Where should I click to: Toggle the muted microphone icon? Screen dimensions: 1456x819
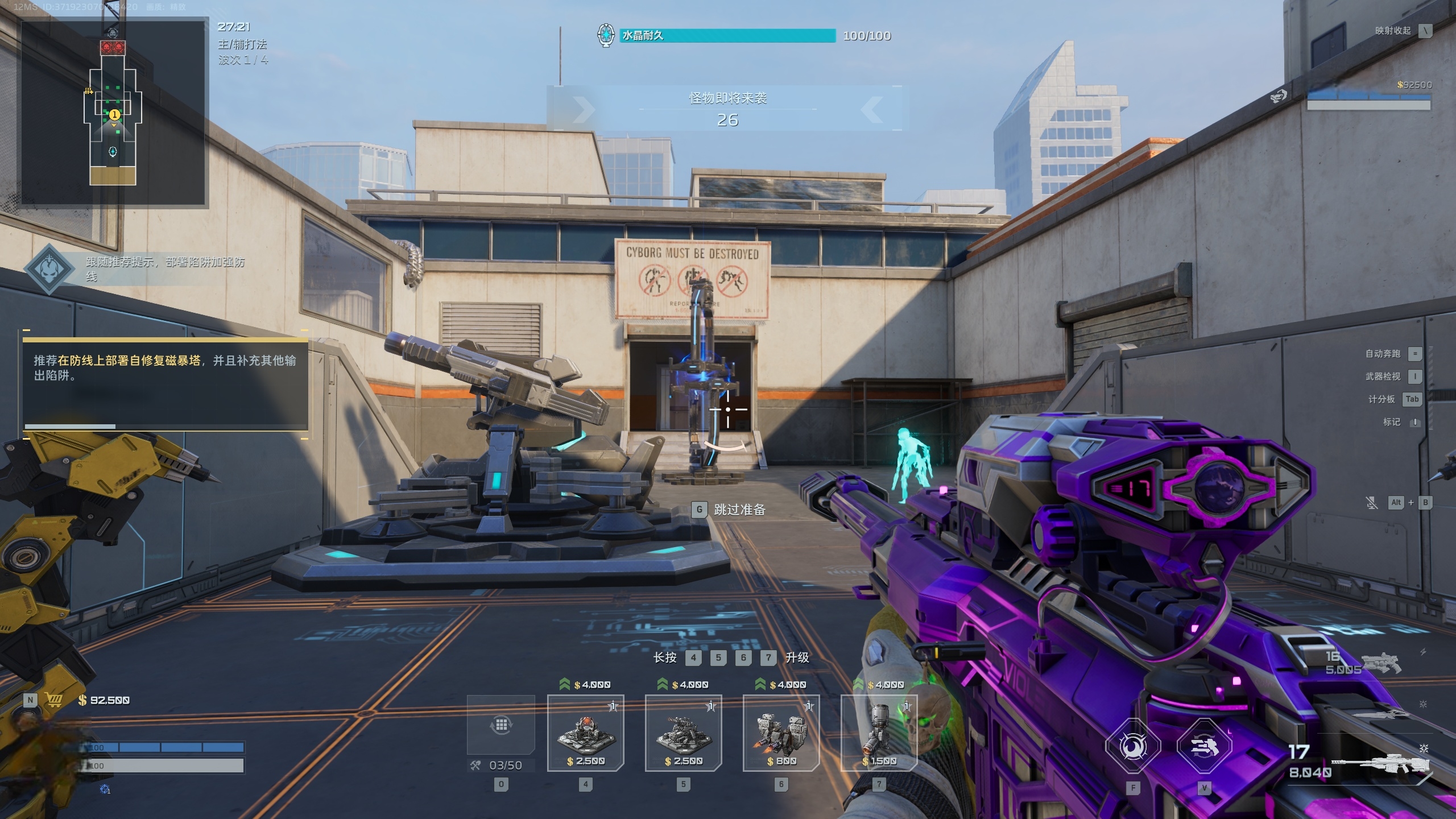pos(1372,503)
